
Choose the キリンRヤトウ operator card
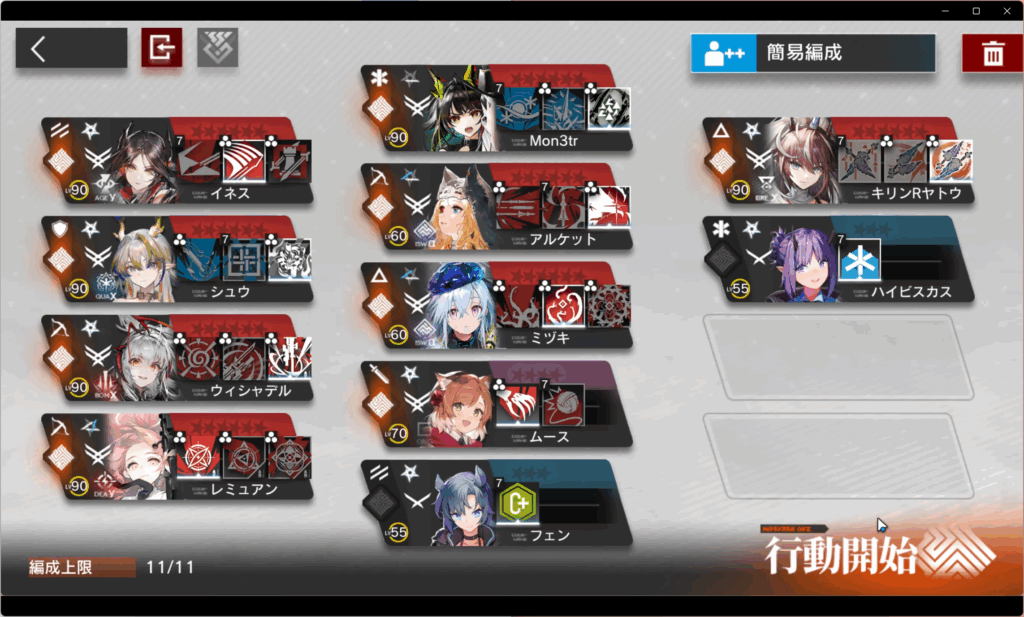coord(837,160)
